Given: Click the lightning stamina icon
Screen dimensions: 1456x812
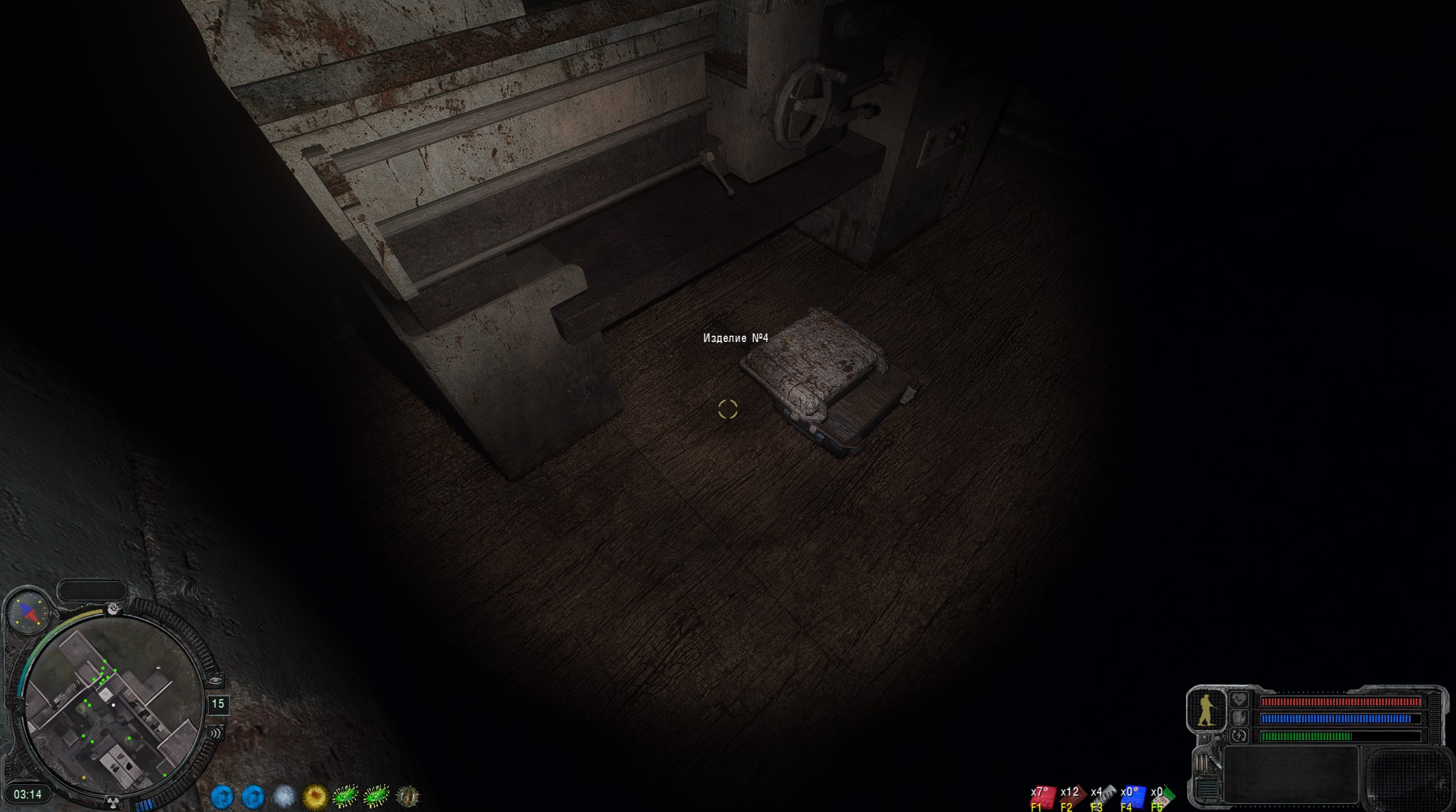Looking at the screenshot, I should tap(1239, 736).
